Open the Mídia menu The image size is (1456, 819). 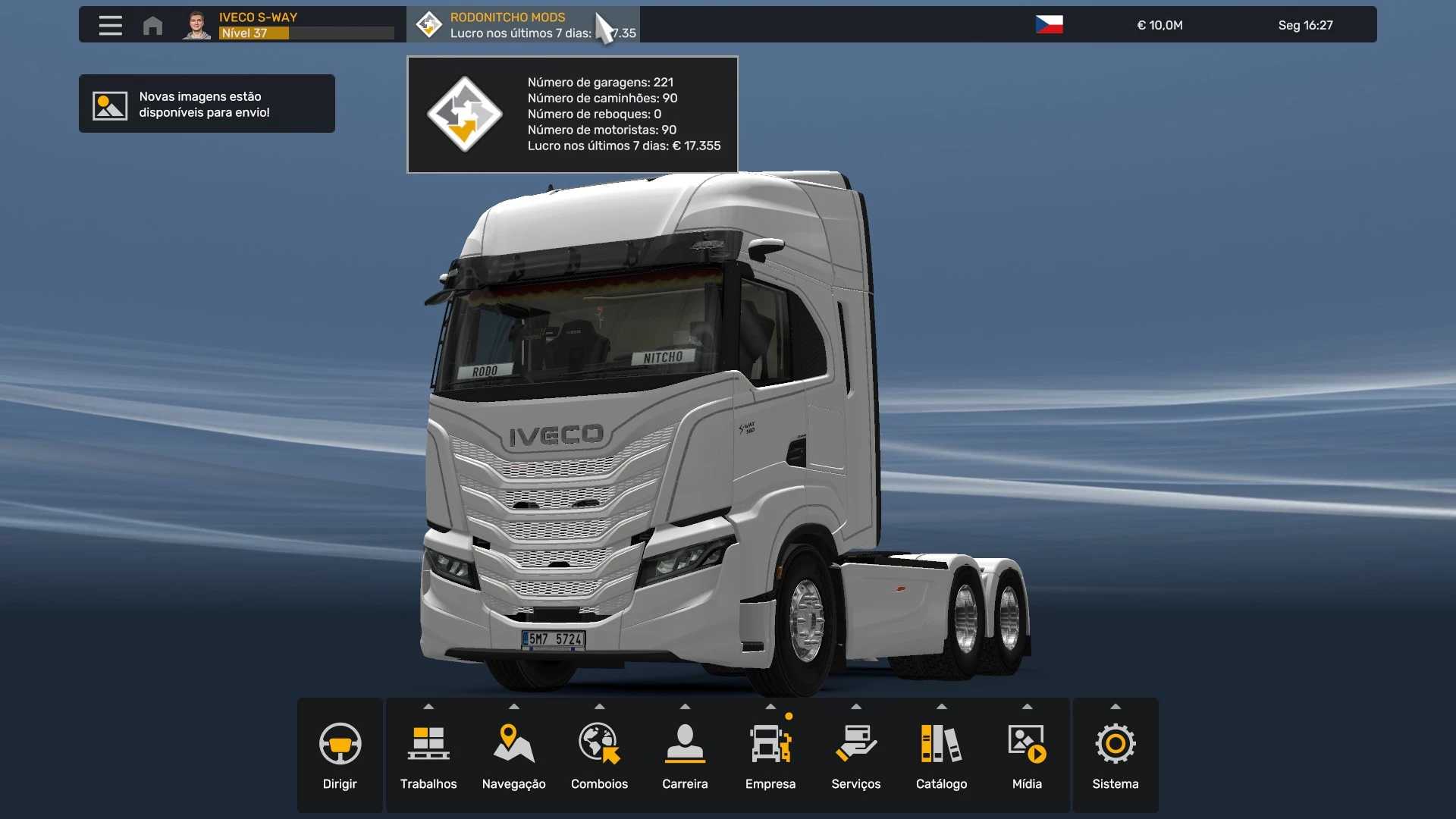click(1027, 755)
